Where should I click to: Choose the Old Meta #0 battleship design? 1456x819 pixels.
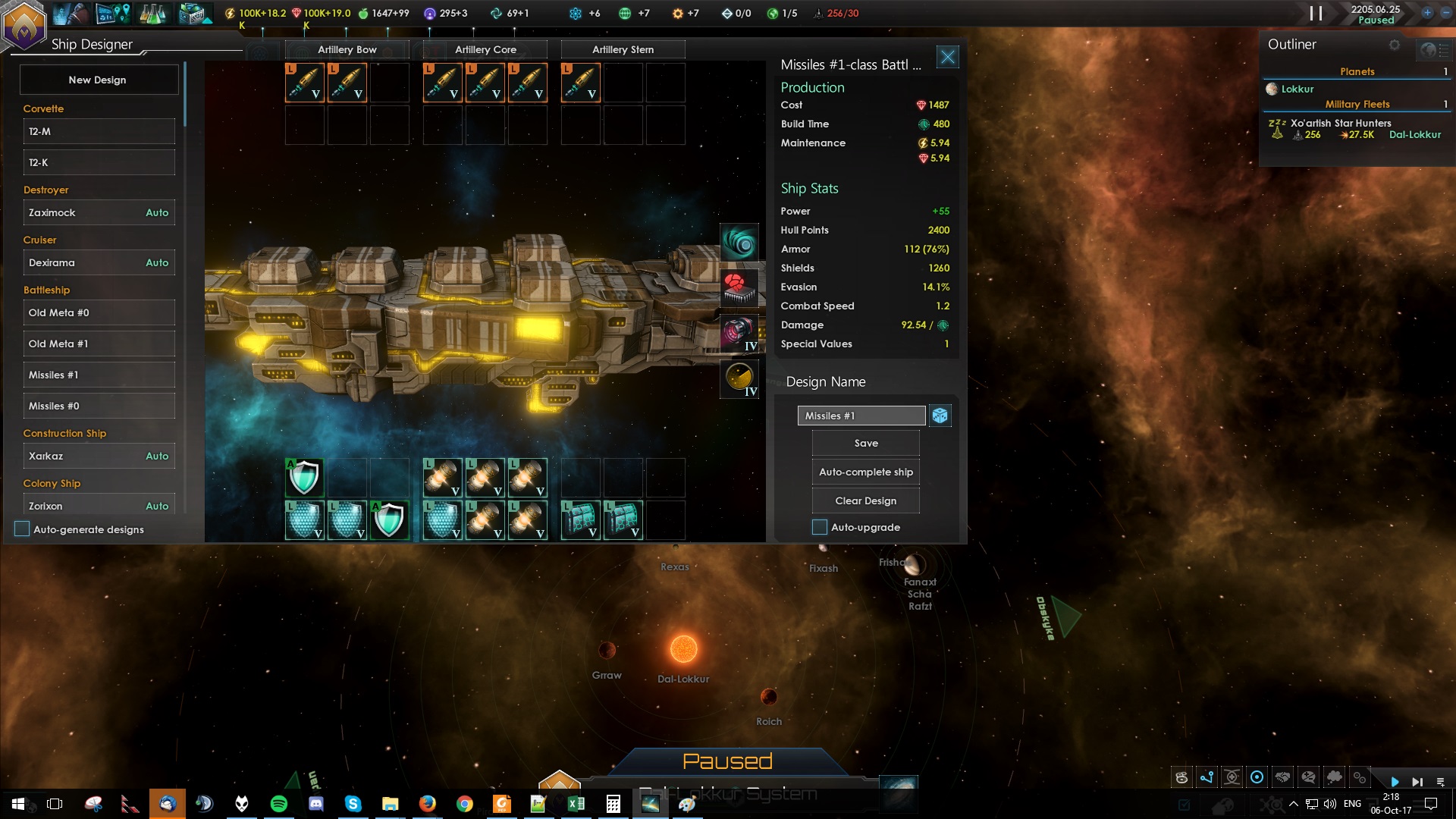pyautogui.click(x=99, y=312)
